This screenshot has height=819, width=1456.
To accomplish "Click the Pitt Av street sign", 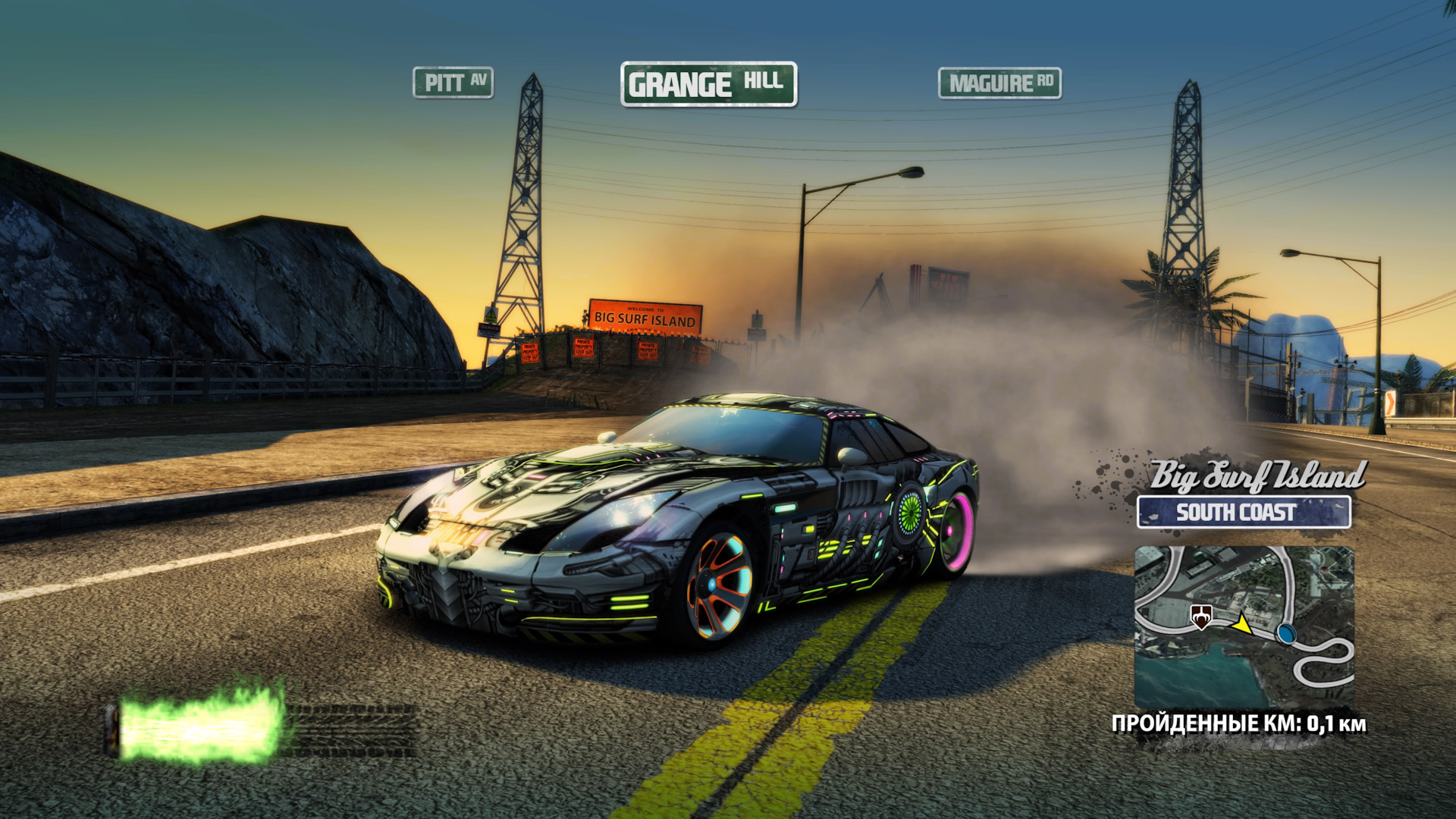I will pos(453,83).
